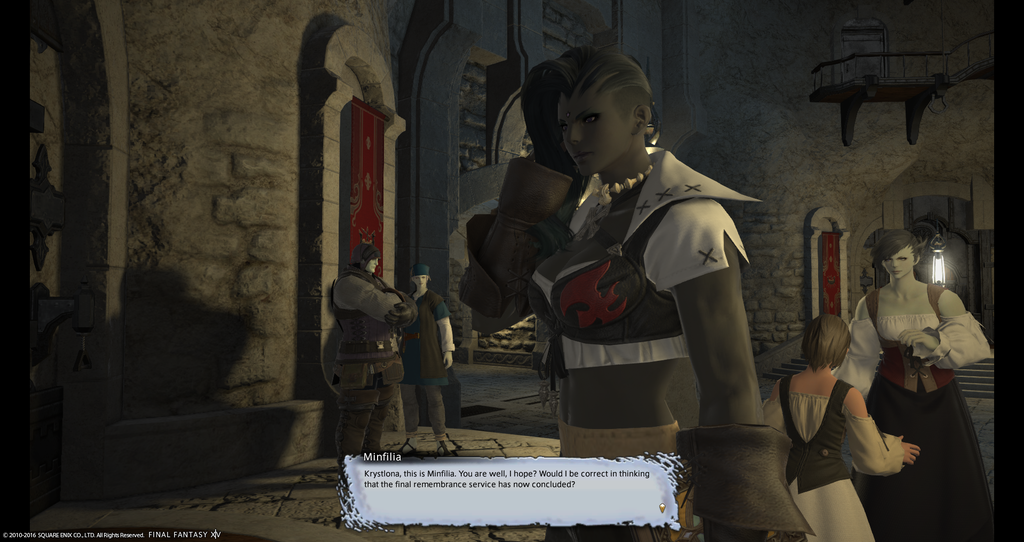The image size is (1024, 542).
Task: Click the dialogue continue arrow indicator
Action: pyautogui.click(x=661, y=508)
